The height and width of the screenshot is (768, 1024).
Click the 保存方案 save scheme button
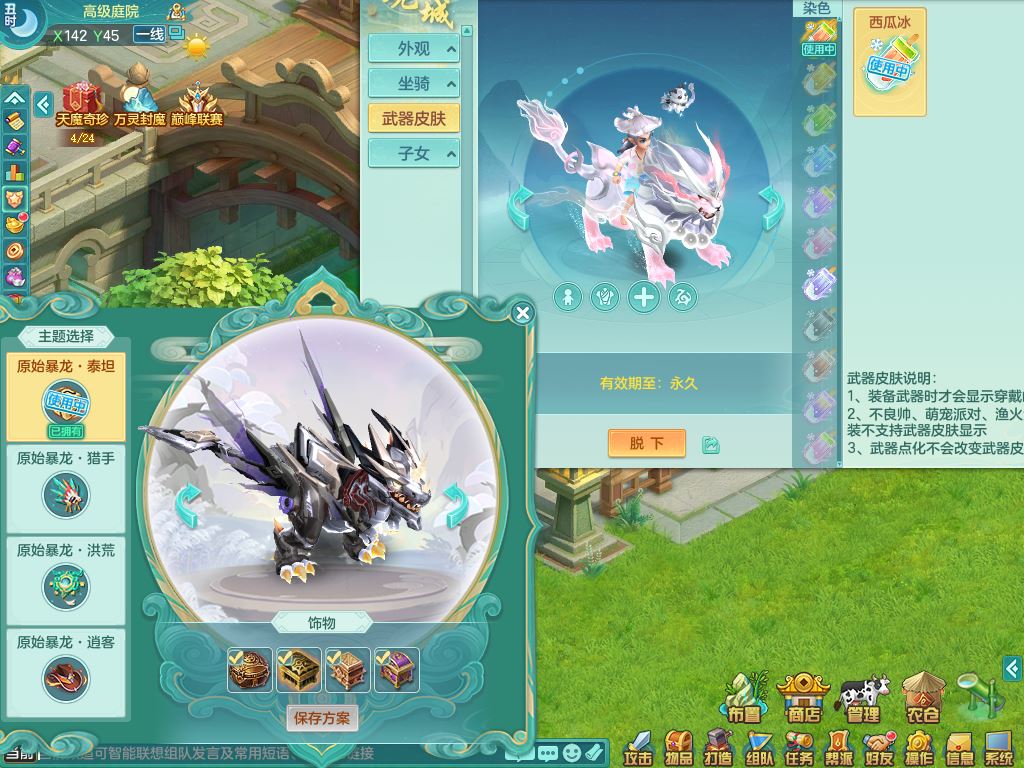pyautogui.click(x=322, y=717)
